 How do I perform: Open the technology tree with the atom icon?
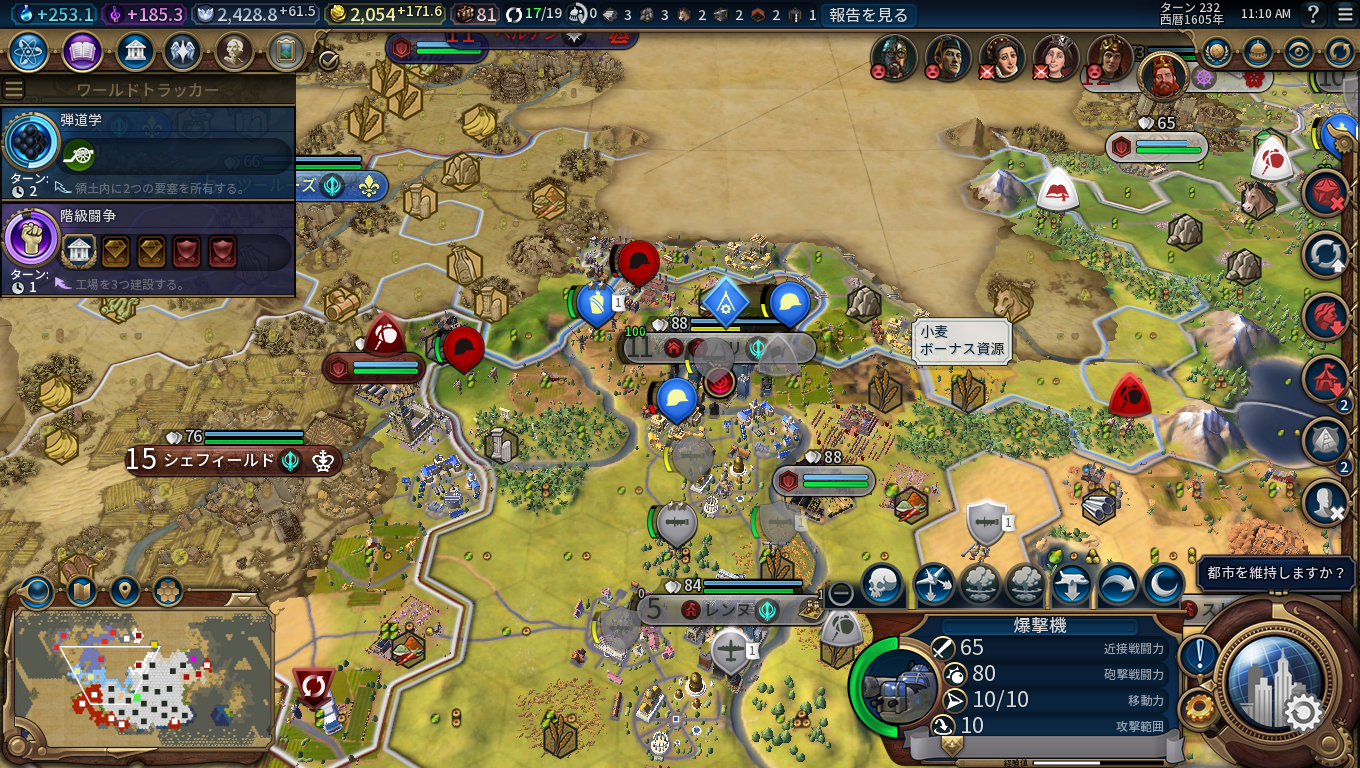click(x=29, y=51)
